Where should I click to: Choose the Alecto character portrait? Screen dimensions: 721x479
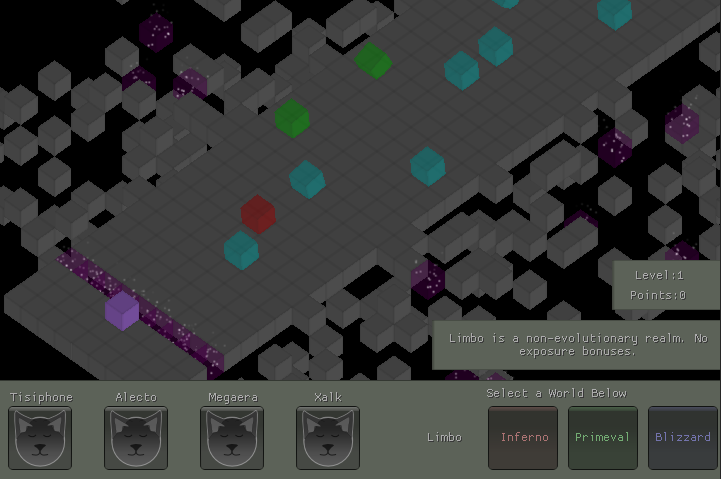pos(136,438)
